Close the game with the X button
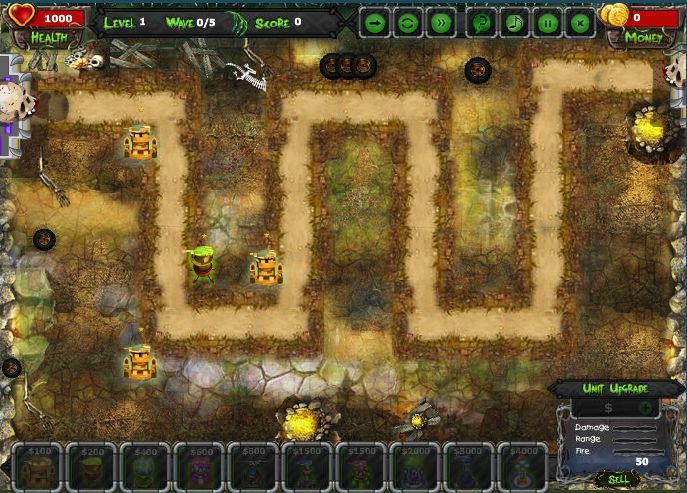This screenshot has height=493, width=687. [580, 22]
